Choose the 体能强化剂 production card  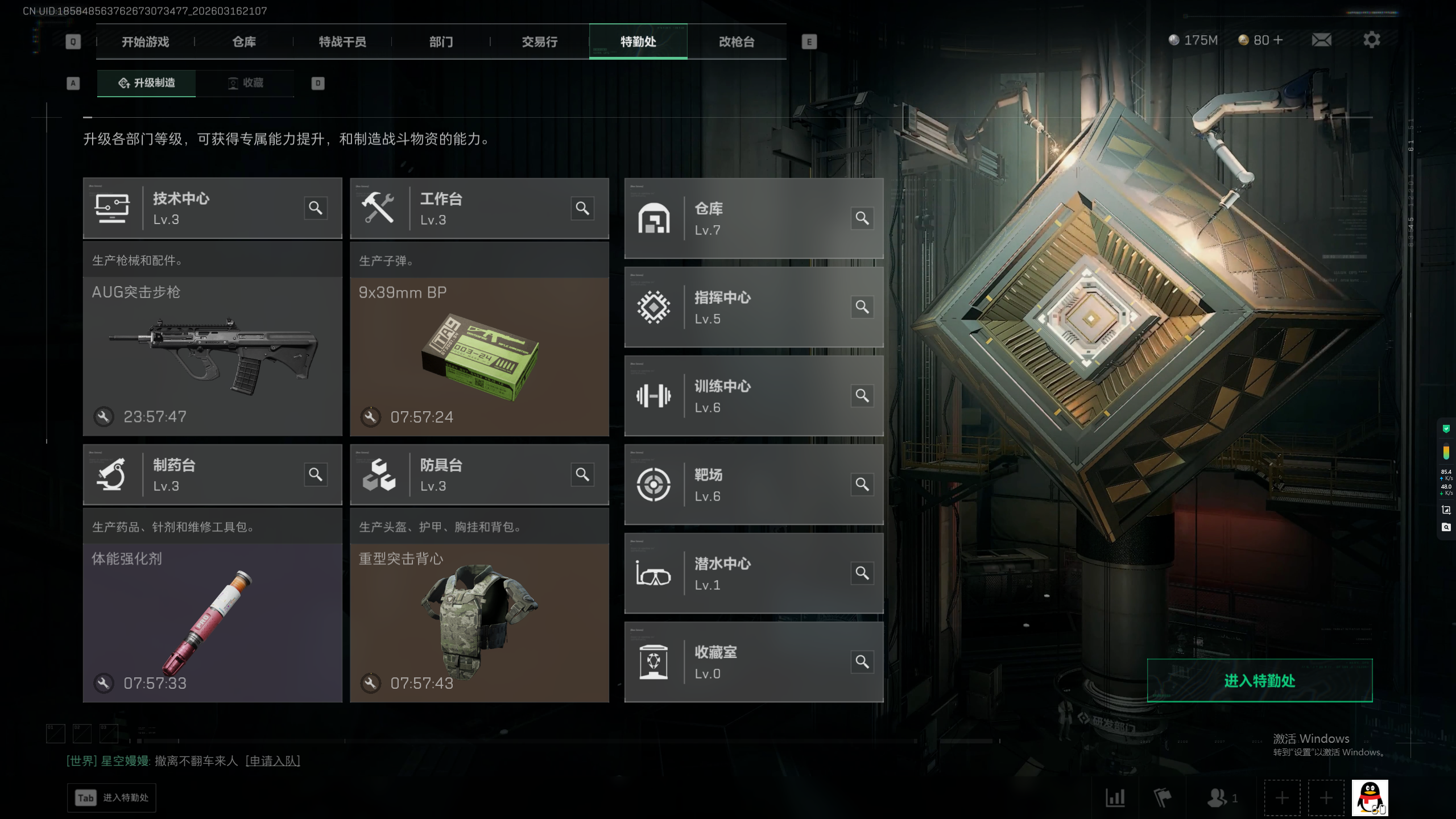tap(212, 622)
